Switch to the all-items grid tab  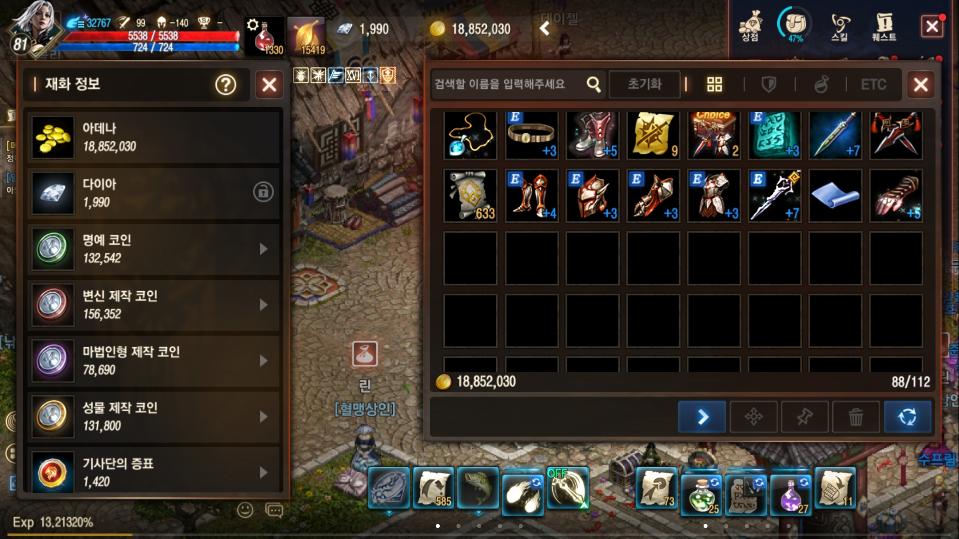pos(714,85)
